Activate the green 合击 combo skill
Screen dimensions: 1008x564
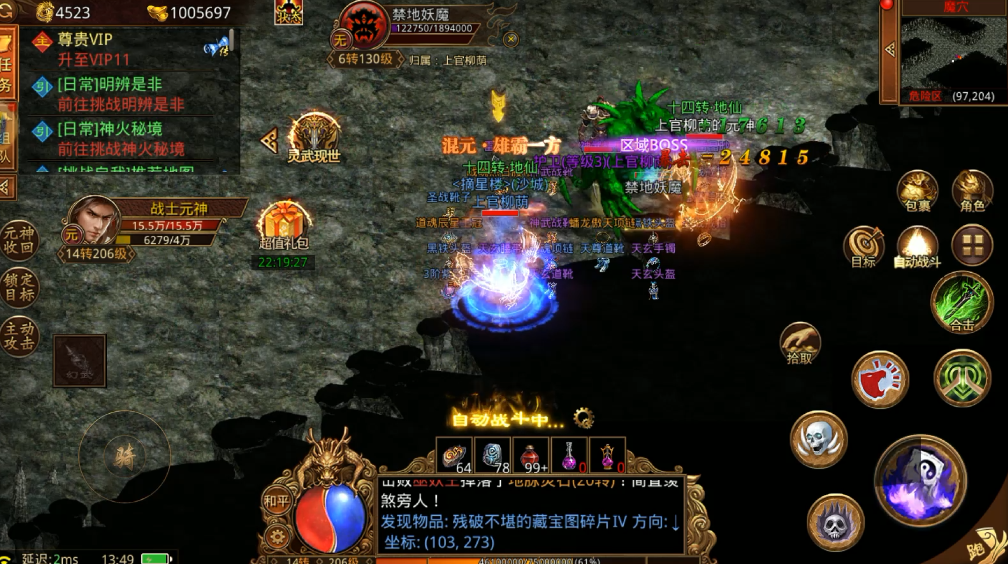click(961, 302)
